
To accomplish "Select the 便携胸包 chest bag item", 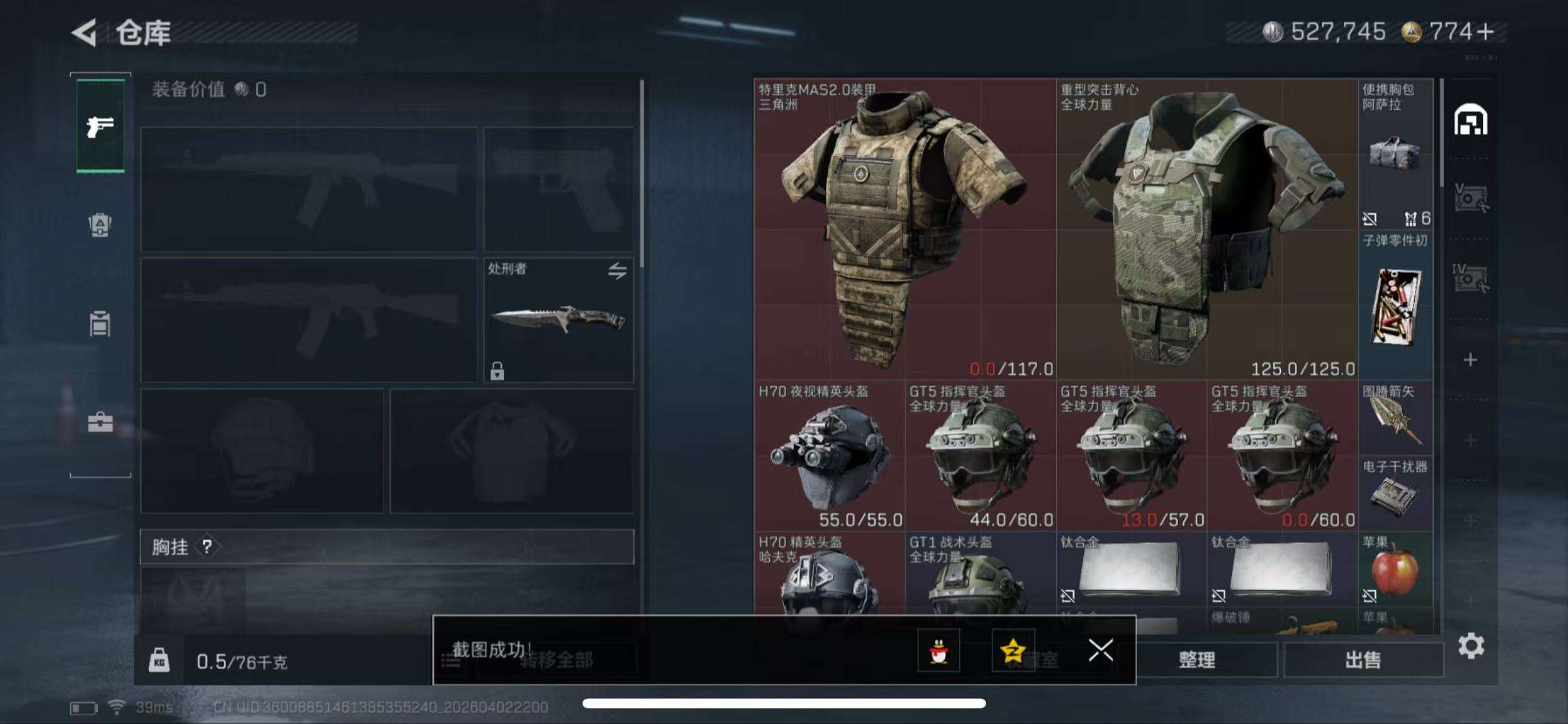I will coord(1395,154).
